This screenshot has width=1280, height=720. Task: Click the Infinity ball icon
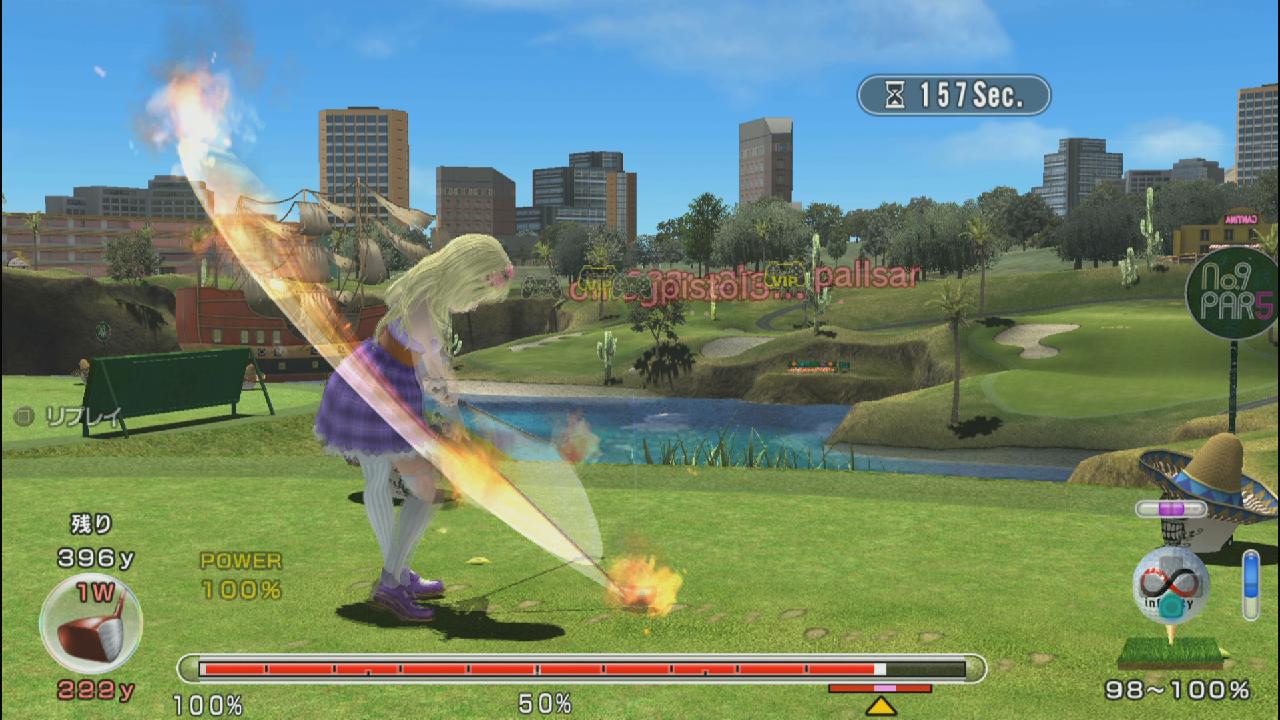1171,587
